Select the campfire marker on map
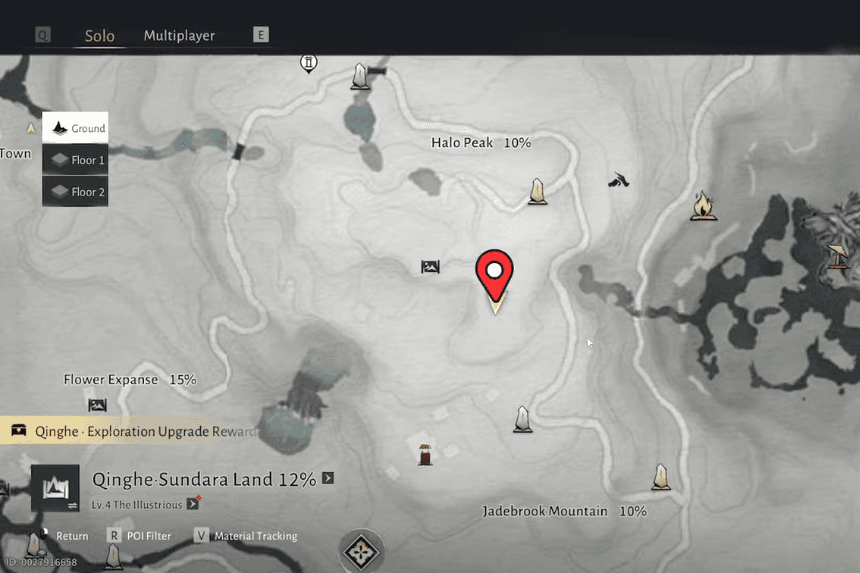 pyautogui.click(x=703, y=206)
